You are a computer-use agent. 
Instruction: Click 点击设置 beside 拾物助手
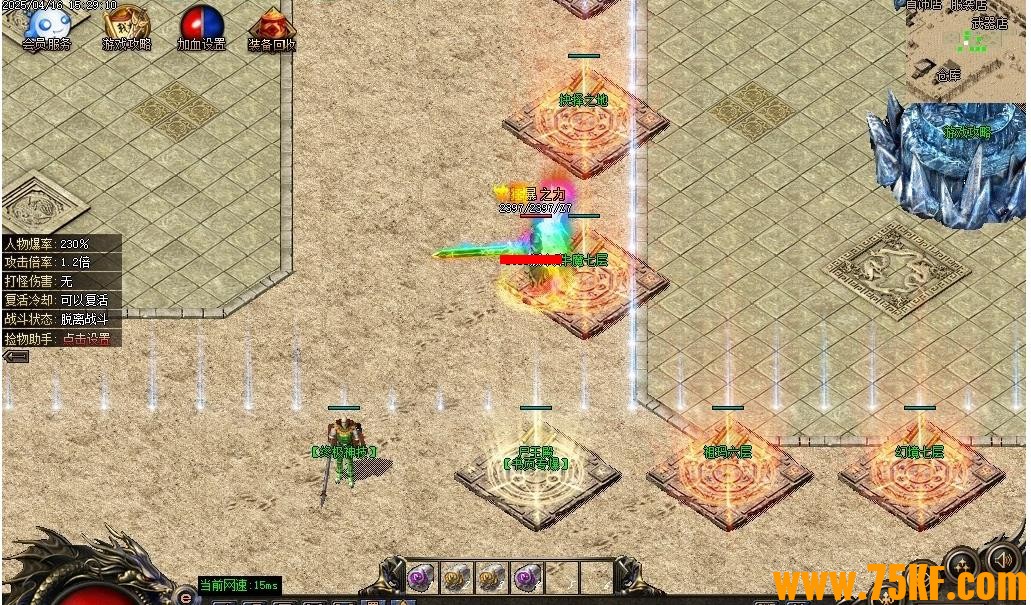(86, 339)
